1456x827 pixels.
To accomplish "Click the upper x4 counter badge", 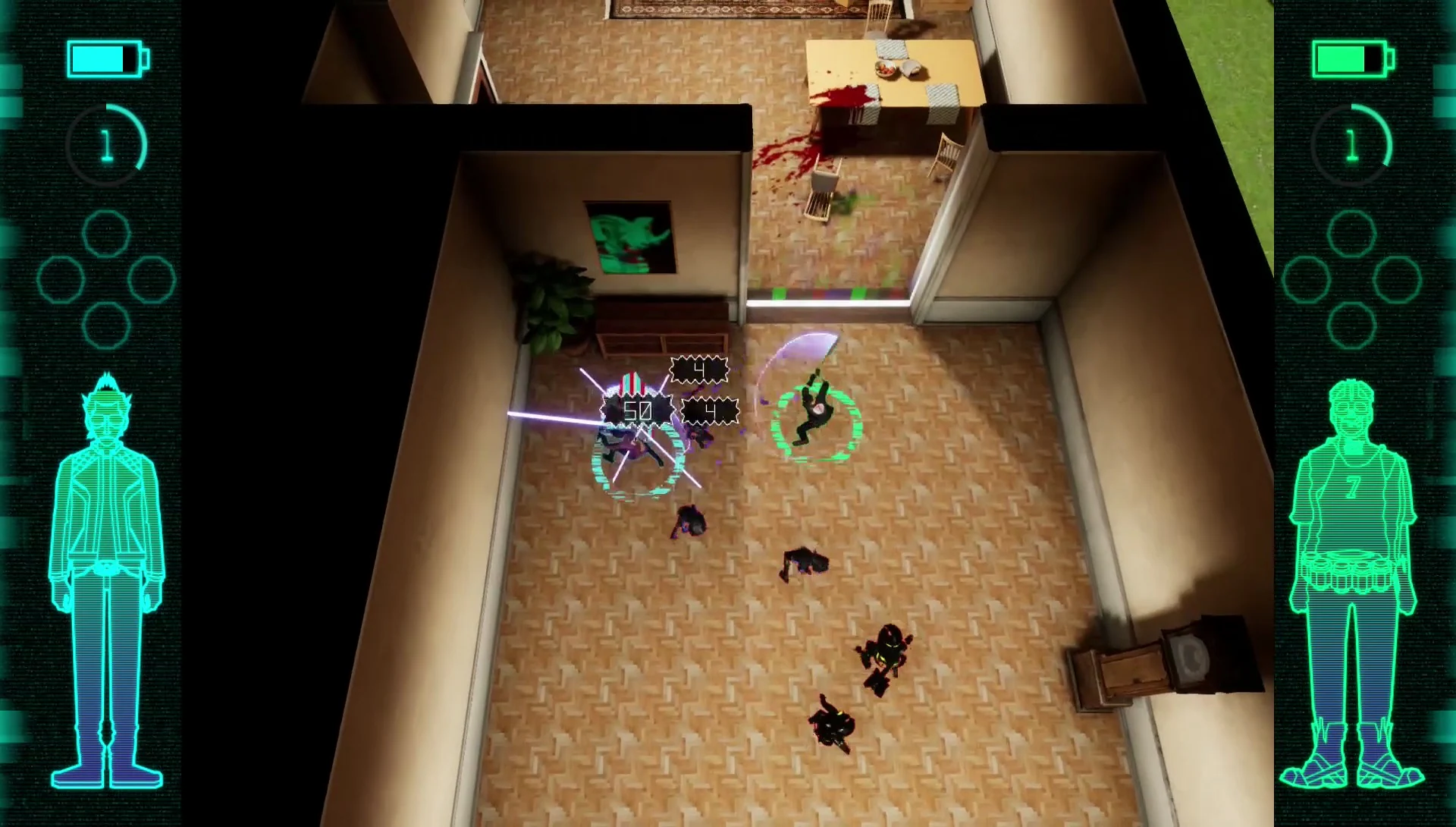I will (x=698, y=370).
